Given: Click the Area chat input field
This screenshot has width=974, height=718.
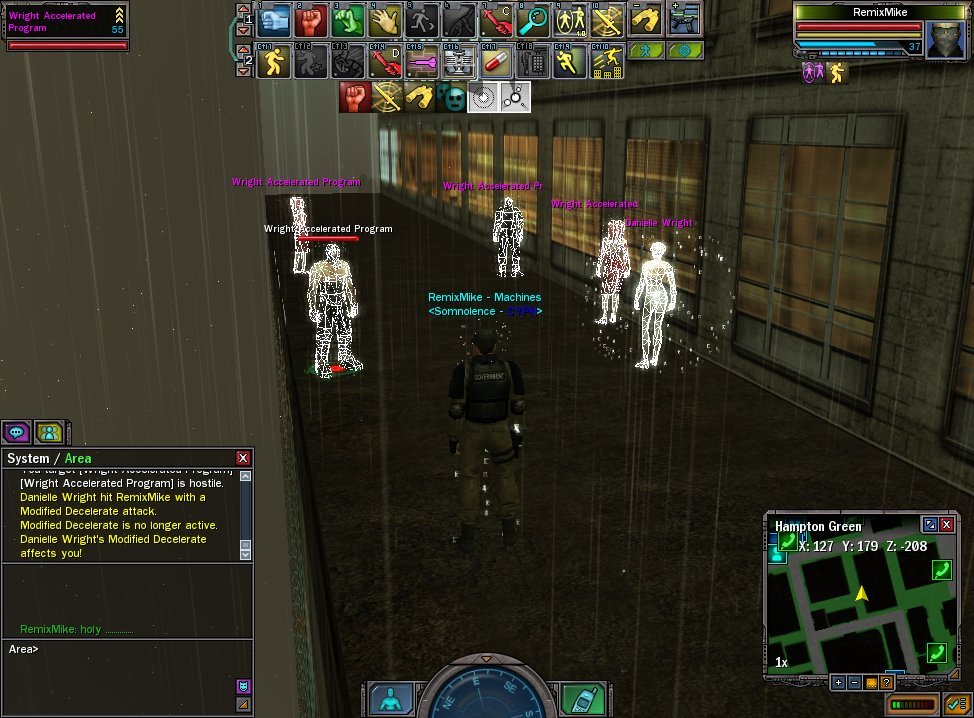Looking at the screenshot, I should pyautogui.click(x=120, y=650).
